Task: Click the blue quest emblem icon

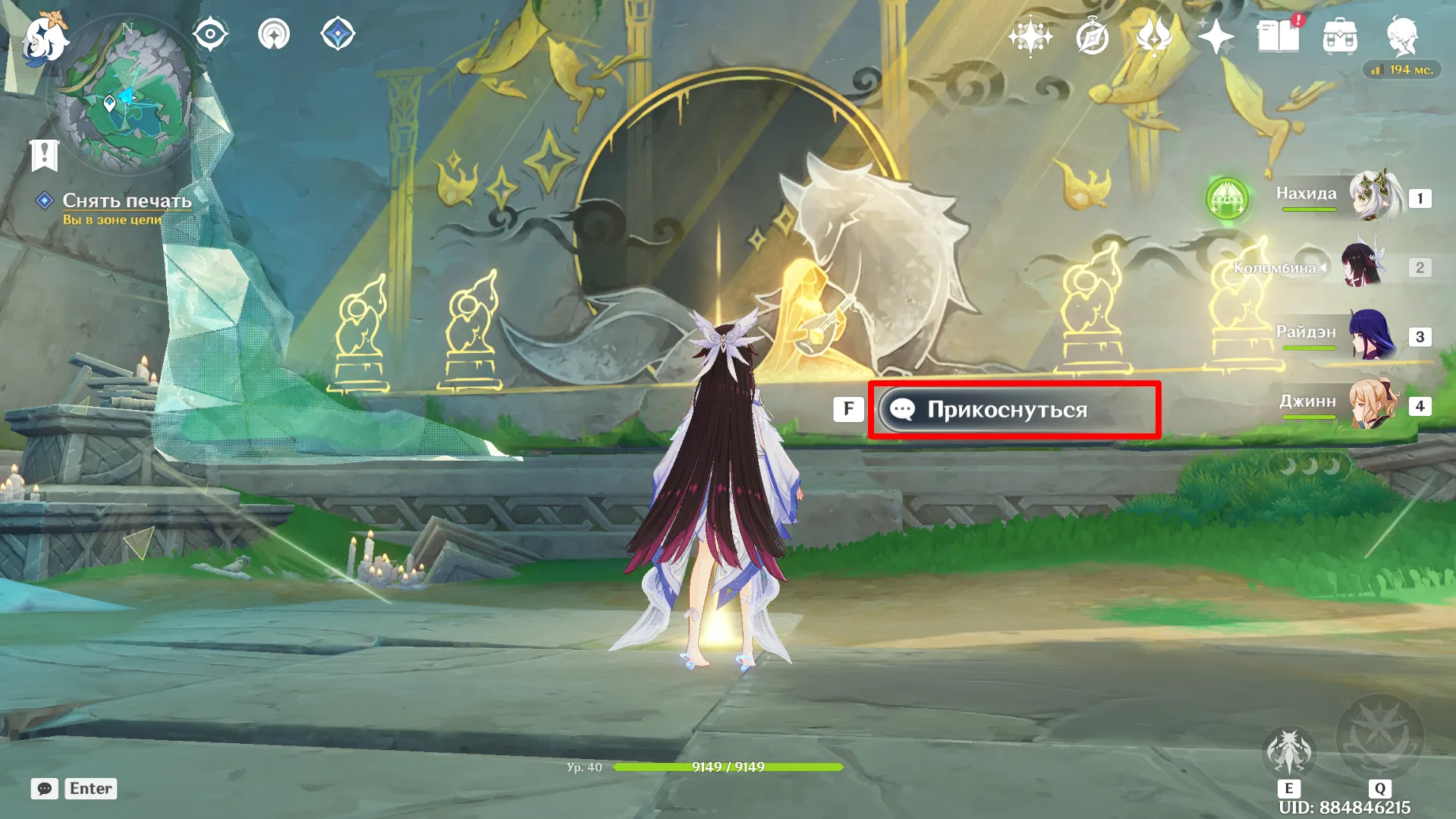Action: tap(43, 201)
